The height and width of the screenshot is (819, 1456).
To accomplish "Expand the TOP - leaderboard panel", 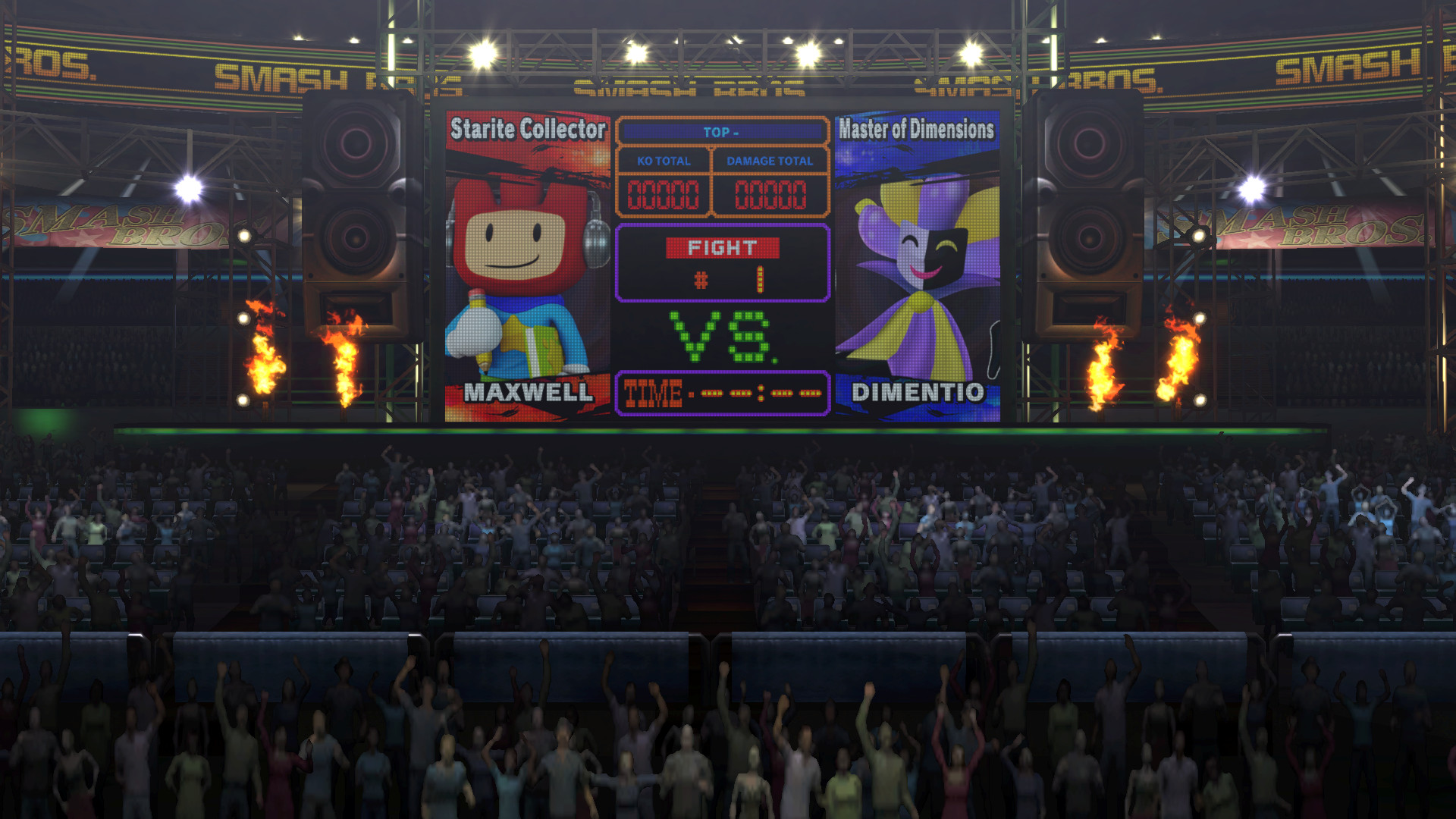I will point(722,130).
